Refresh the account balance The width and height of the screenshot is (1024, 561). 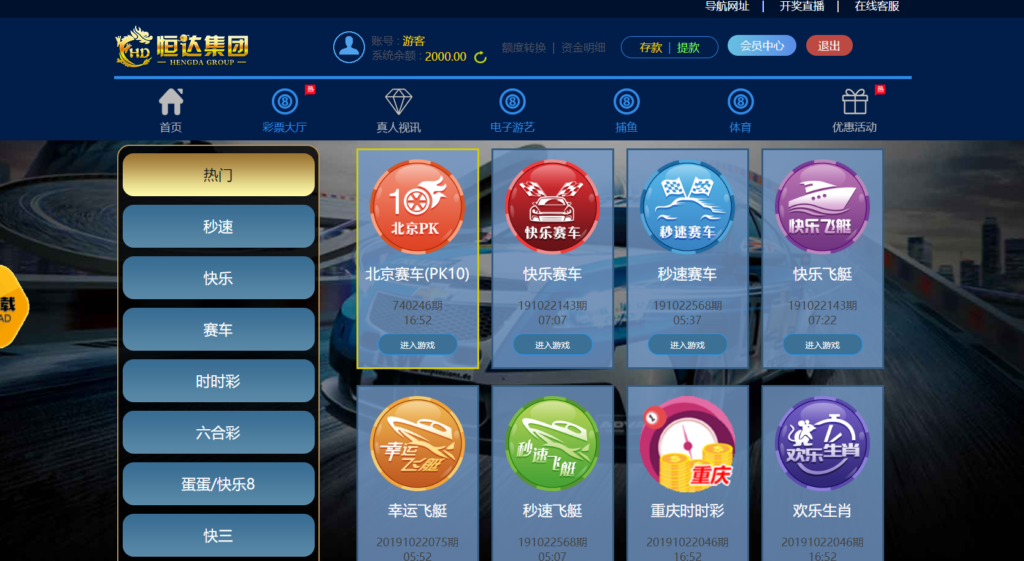point(480,57)
